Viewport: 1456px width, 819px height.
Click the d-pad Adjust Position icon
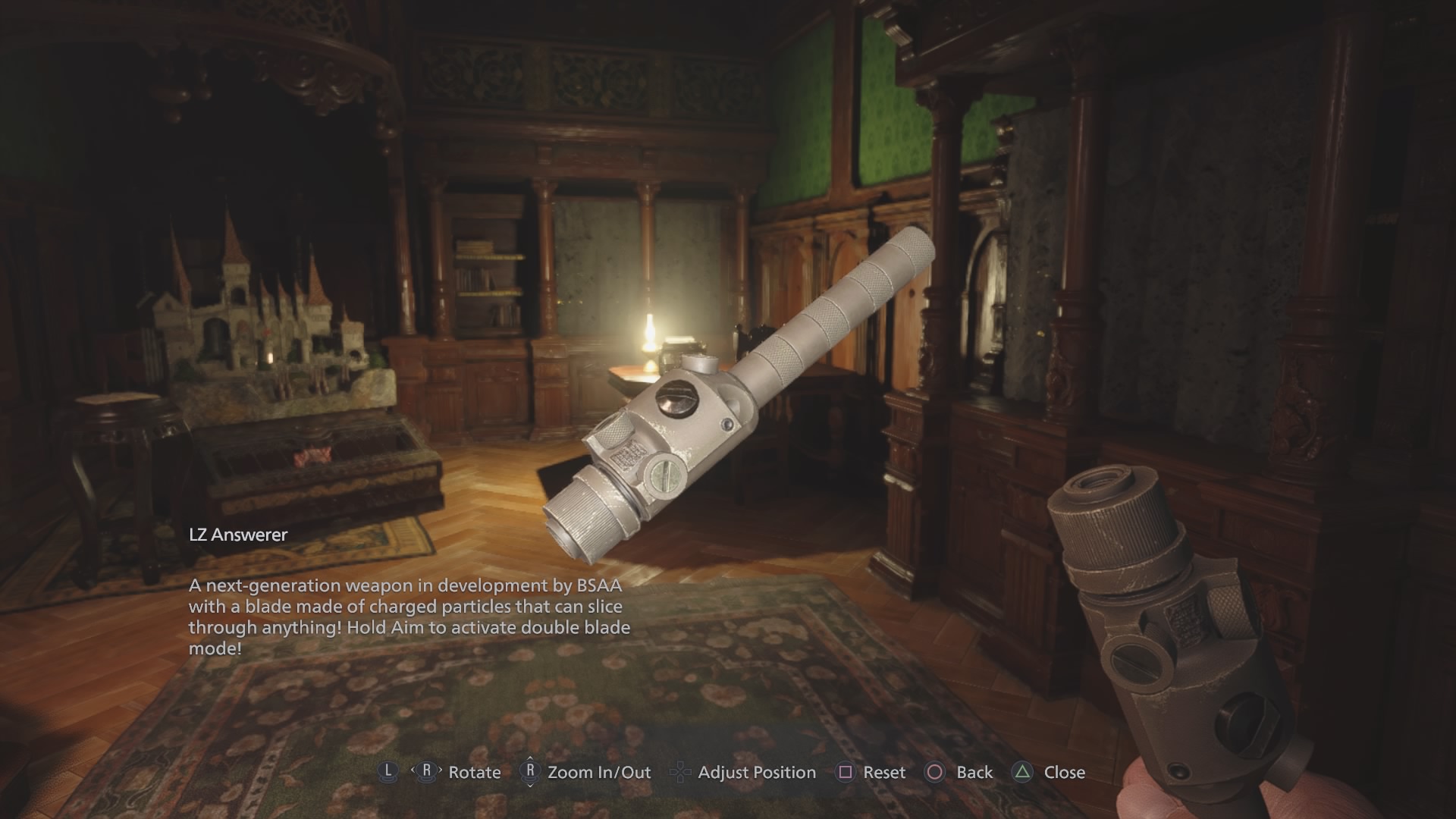pos(679,773)
